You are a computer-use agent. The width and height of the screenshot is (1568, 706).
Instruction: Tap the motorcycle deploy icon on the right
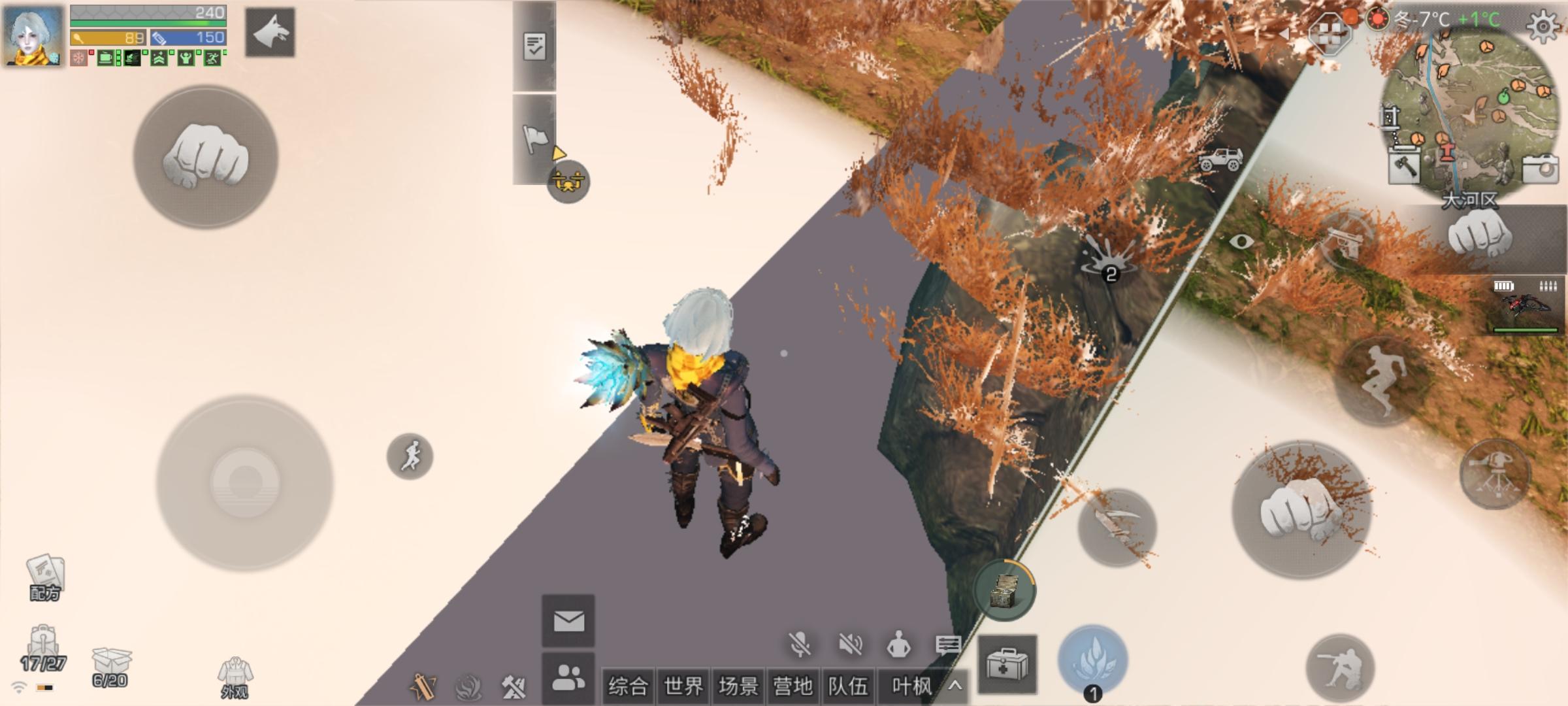pos(1221,159)
